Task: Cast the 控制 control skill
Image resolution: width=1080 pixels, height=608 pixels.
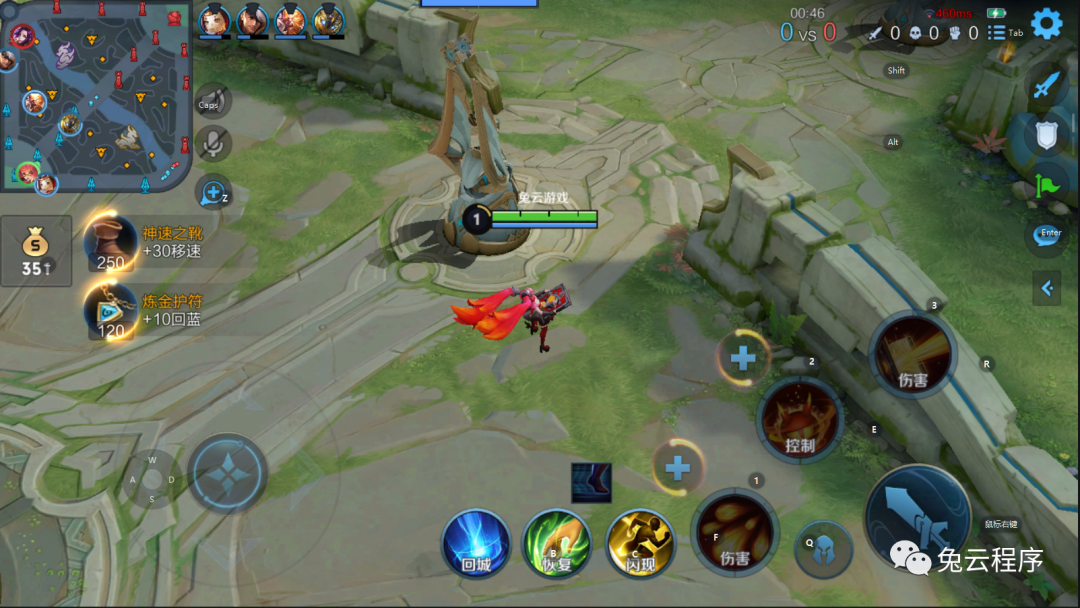Action: [800, 420]
